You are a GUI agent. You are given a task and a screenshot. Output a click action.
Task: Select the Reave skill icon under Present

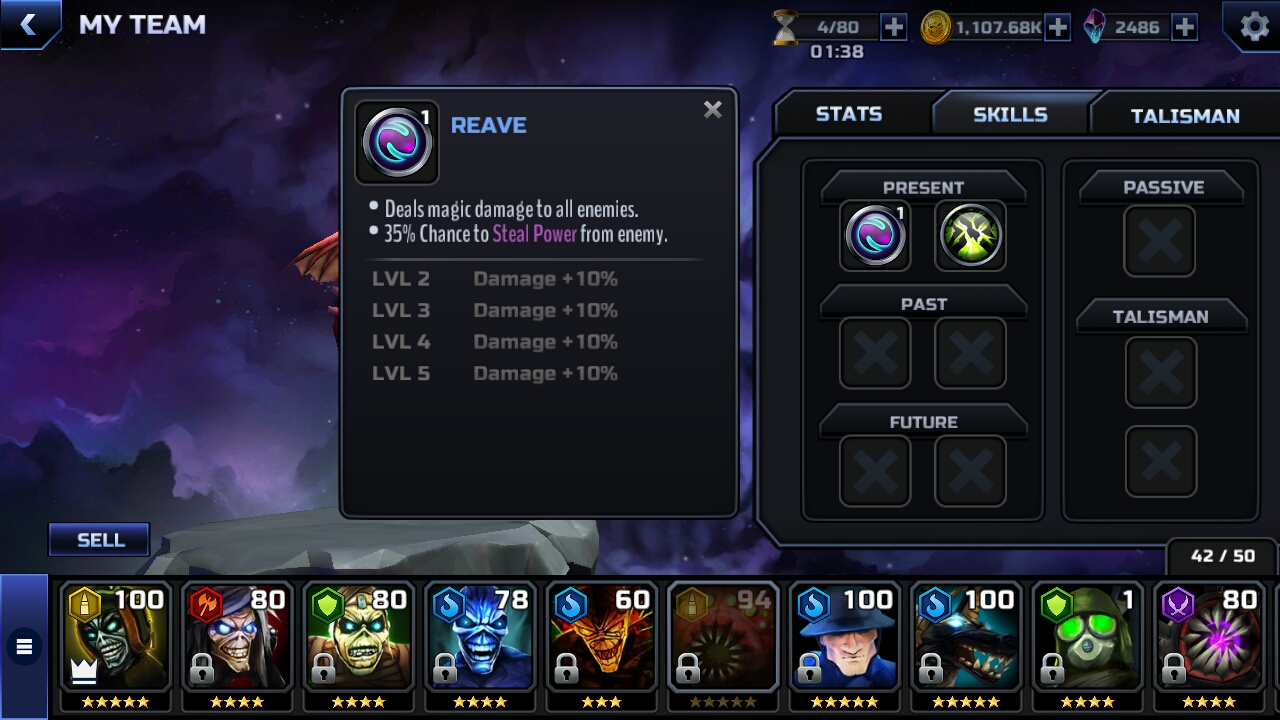tap(875, 237)
